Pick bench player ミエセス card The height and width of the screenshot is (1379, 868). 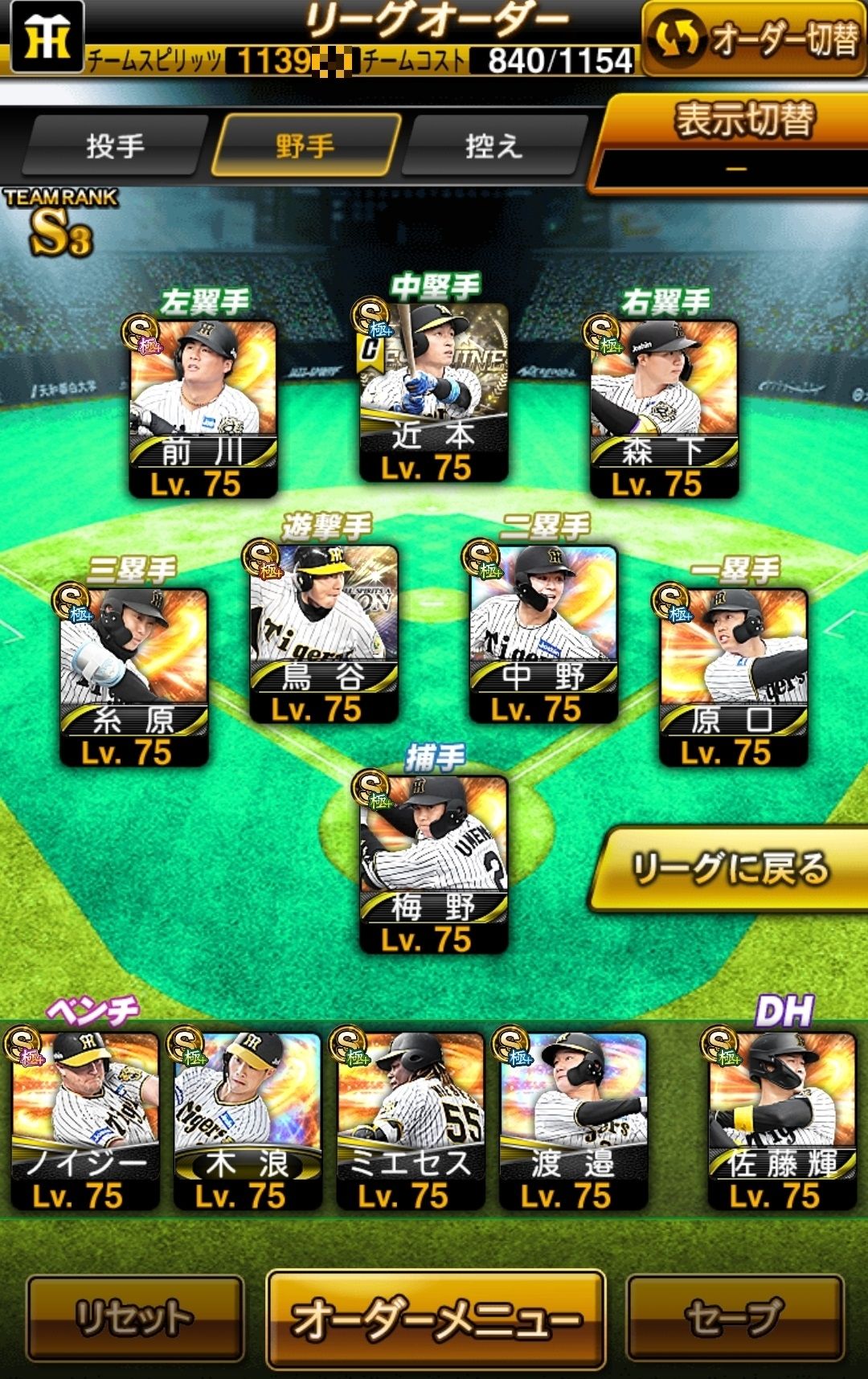(x=410, y=1120)
